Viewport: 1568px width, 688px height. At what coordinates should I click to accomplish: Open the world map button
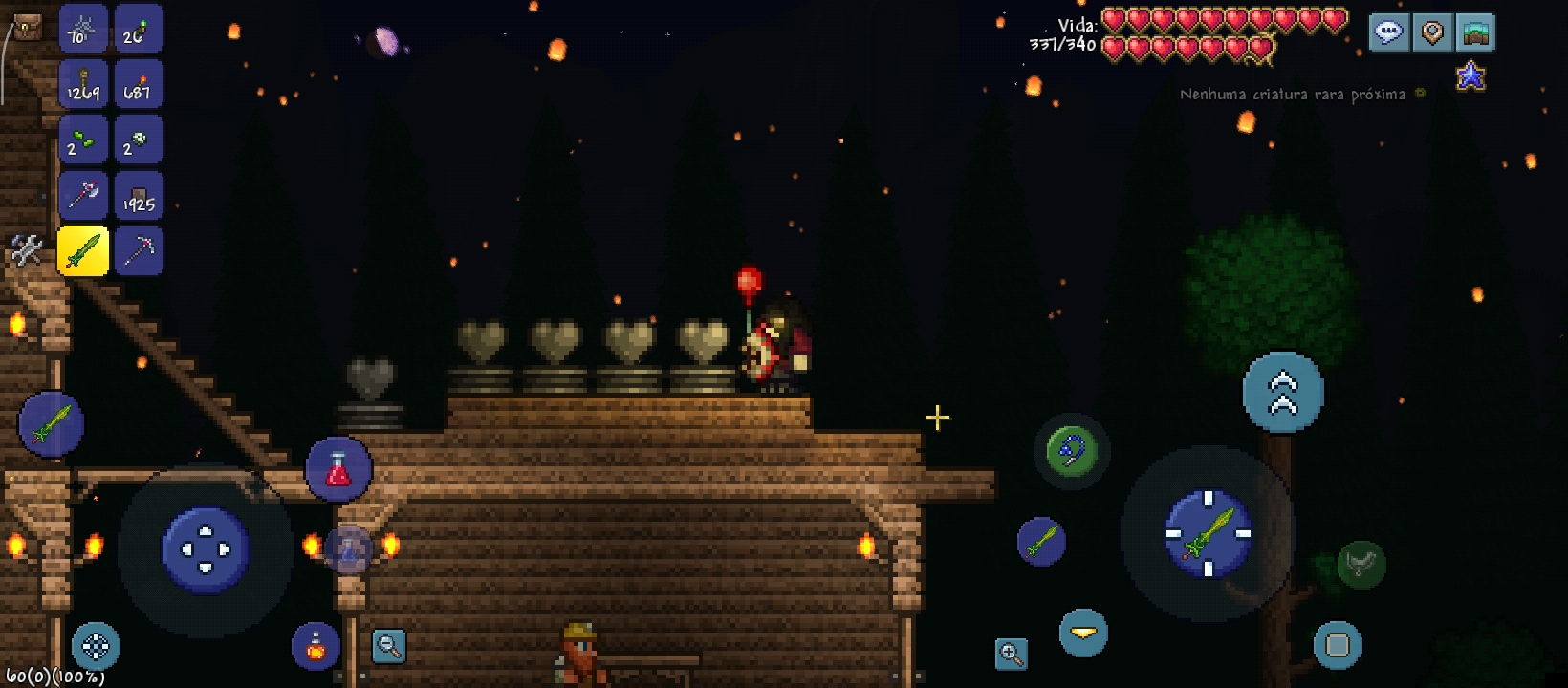click(x=1475, y=32)
